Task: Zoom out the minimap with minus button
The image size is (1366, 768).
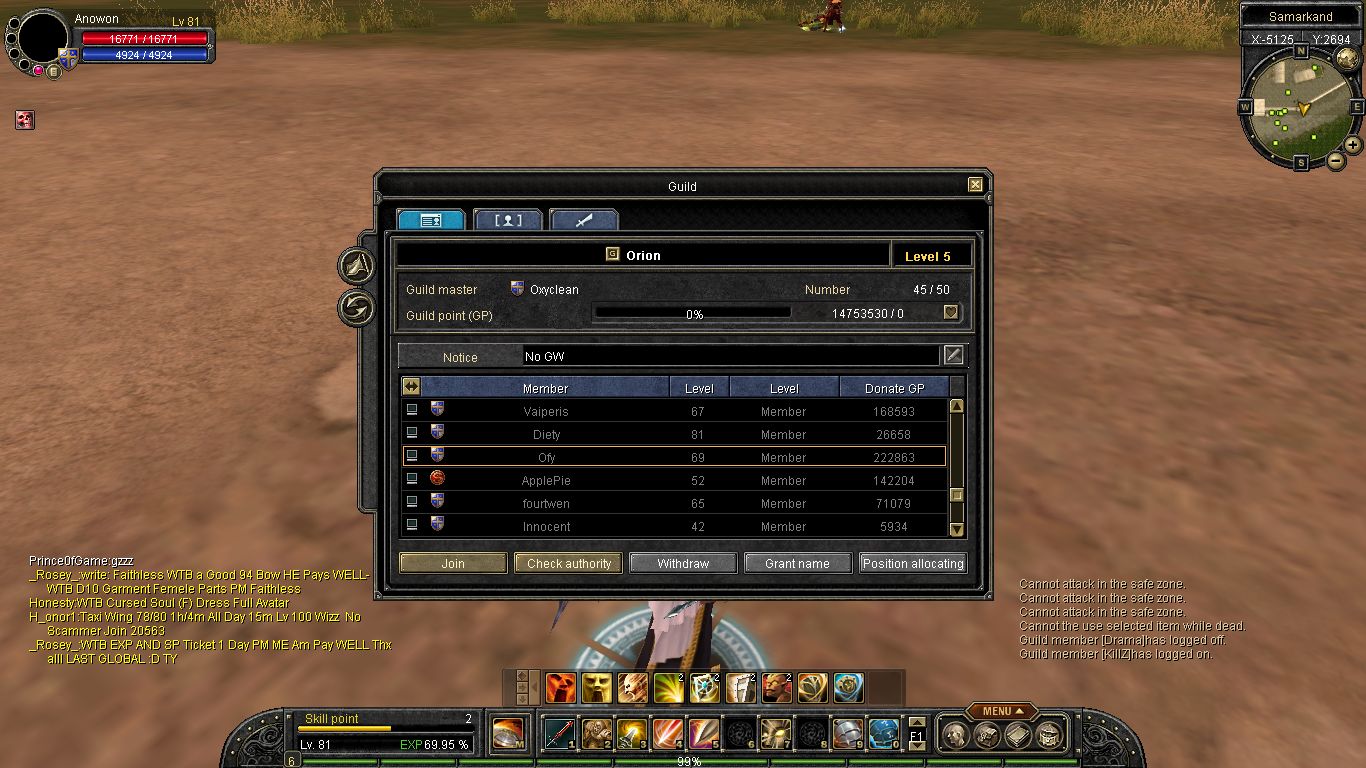Action: [x=1335, y=160]
